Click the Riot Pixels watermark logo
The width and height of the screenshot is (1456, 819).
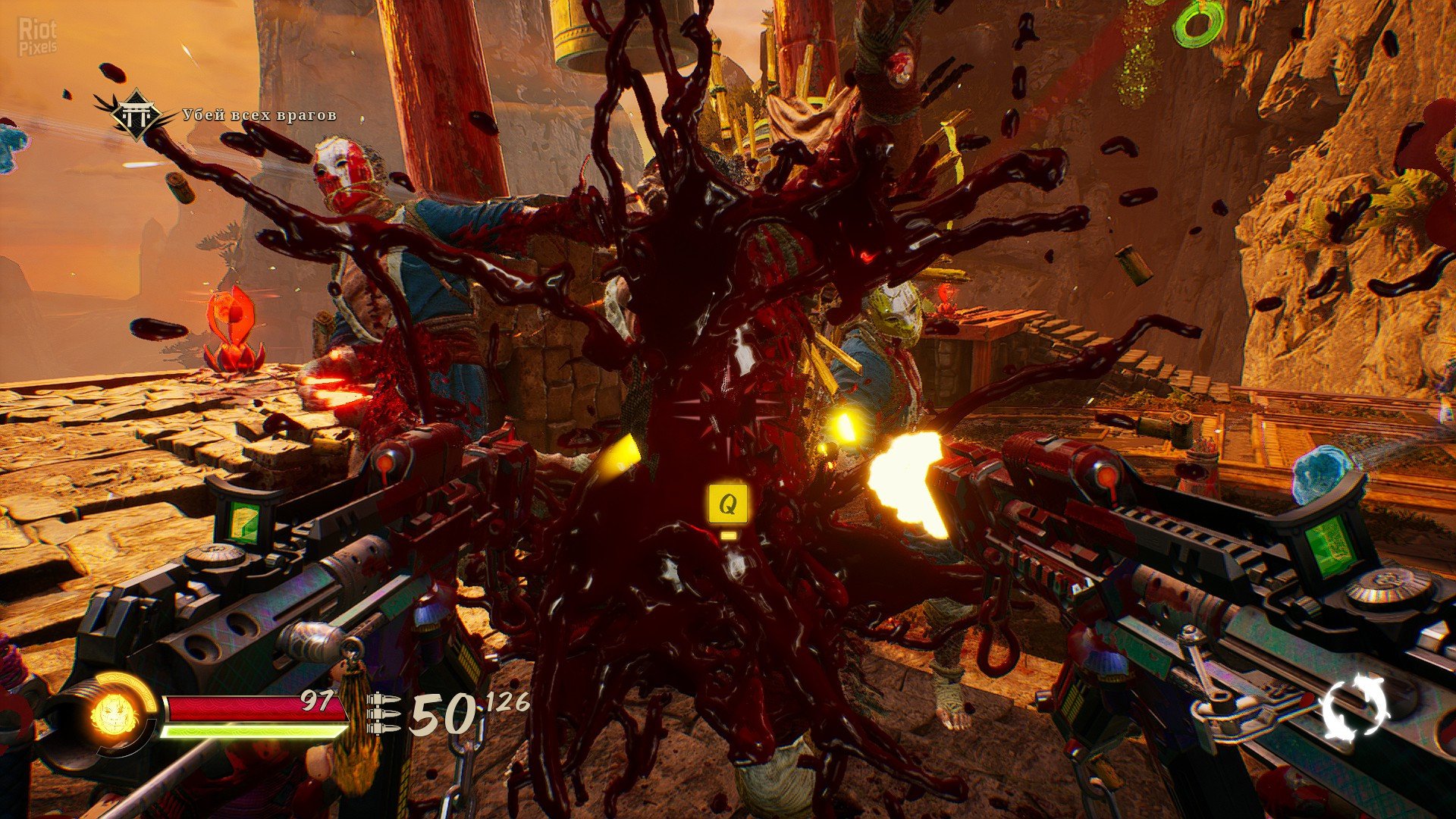[36, 37]
